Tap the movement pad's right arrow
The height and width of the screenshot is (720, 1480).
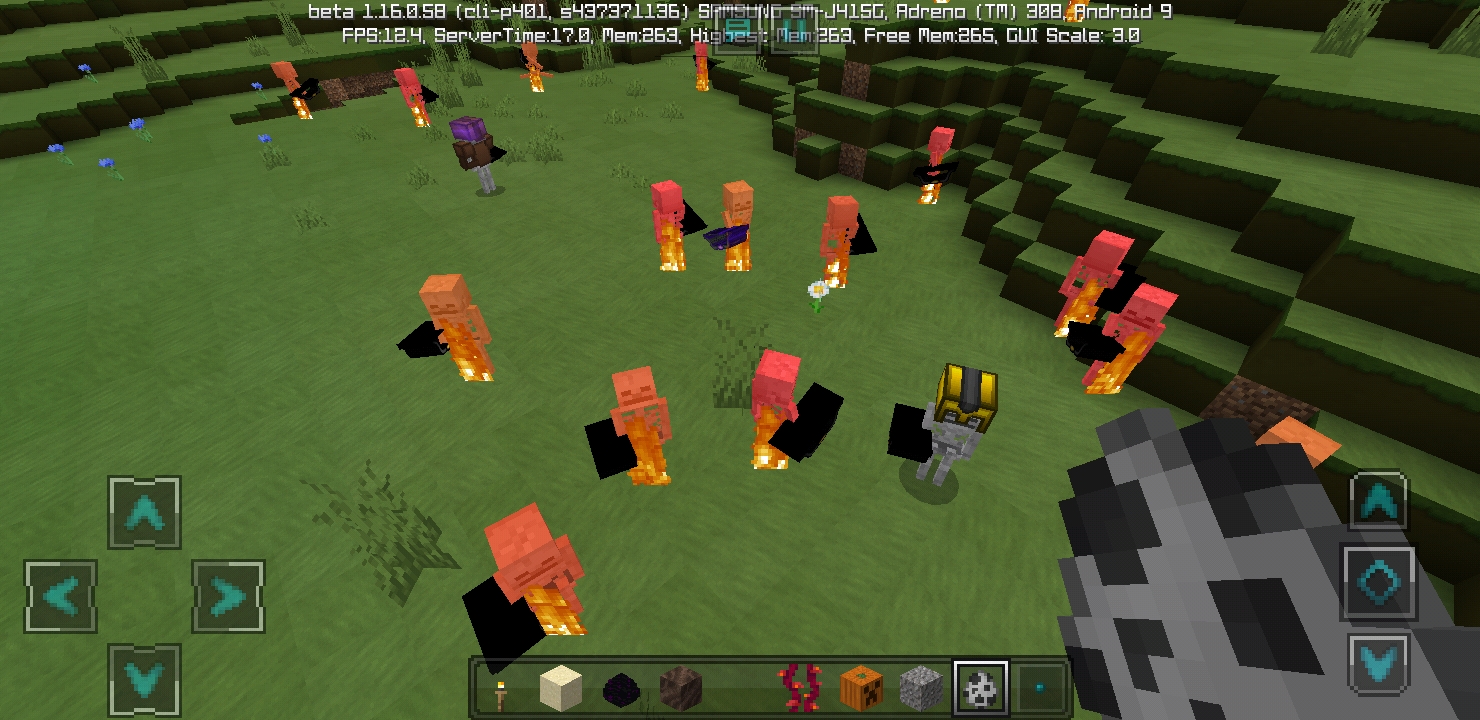pos(228,597)
